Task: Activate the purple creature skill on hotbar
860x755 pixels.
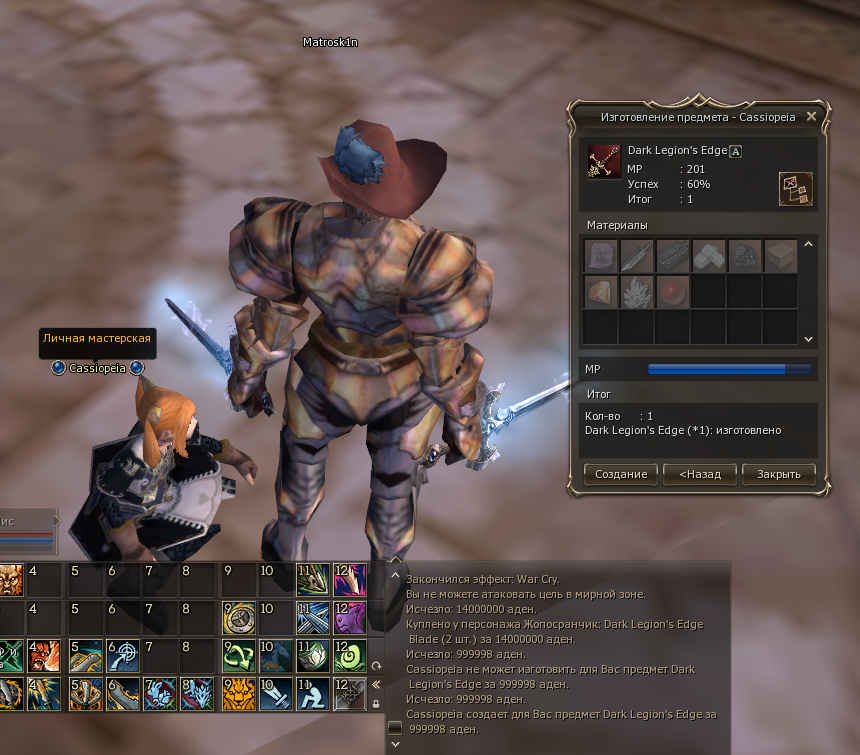Action: 349,617
